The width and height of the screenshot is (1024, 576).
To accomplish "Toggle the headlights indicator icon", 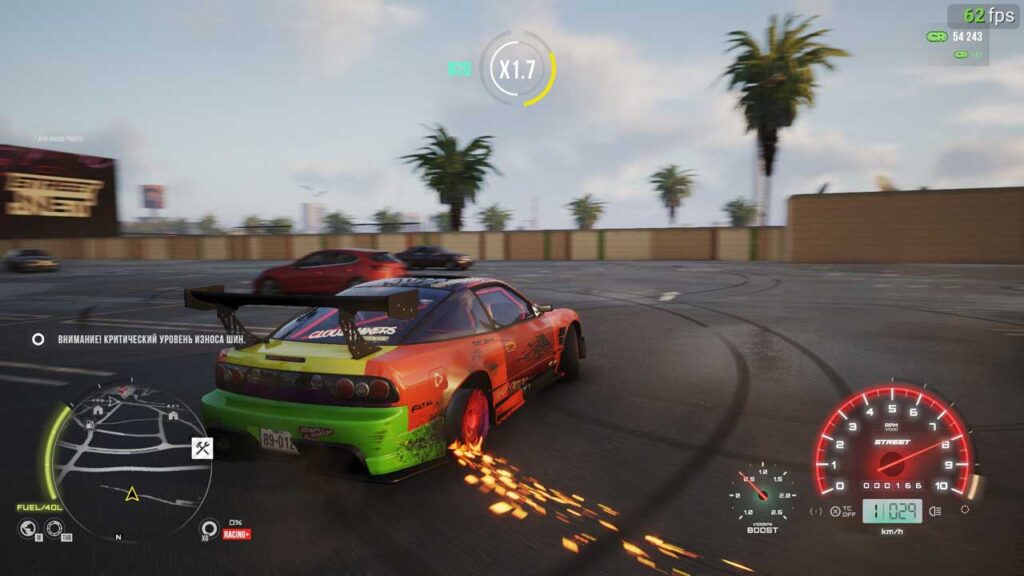I will coord(935,511).
